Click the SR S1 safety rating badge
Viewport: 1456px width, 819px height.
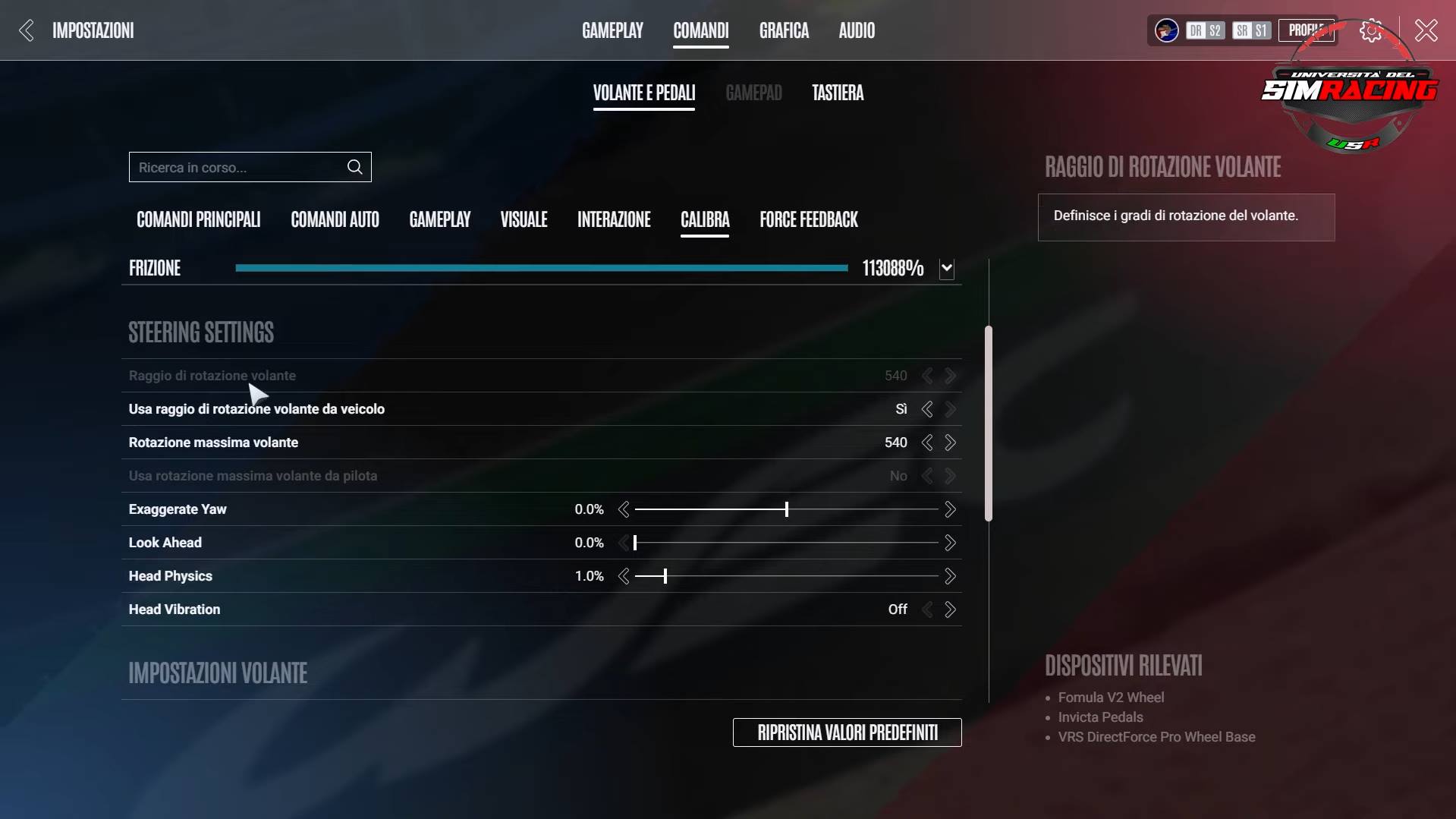(1250, 30)
